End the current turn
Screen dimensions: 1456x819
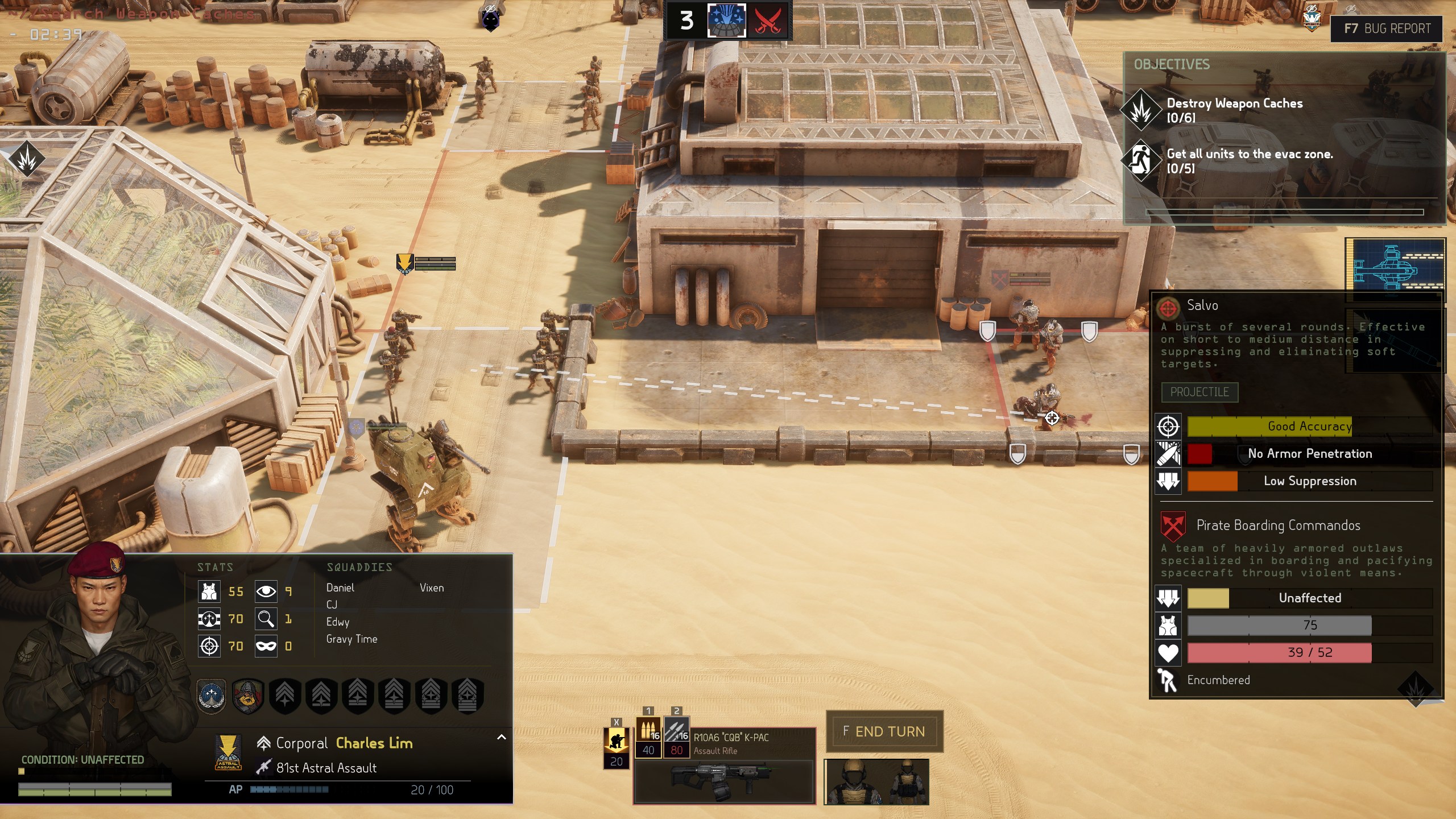[x=884, y=731]
